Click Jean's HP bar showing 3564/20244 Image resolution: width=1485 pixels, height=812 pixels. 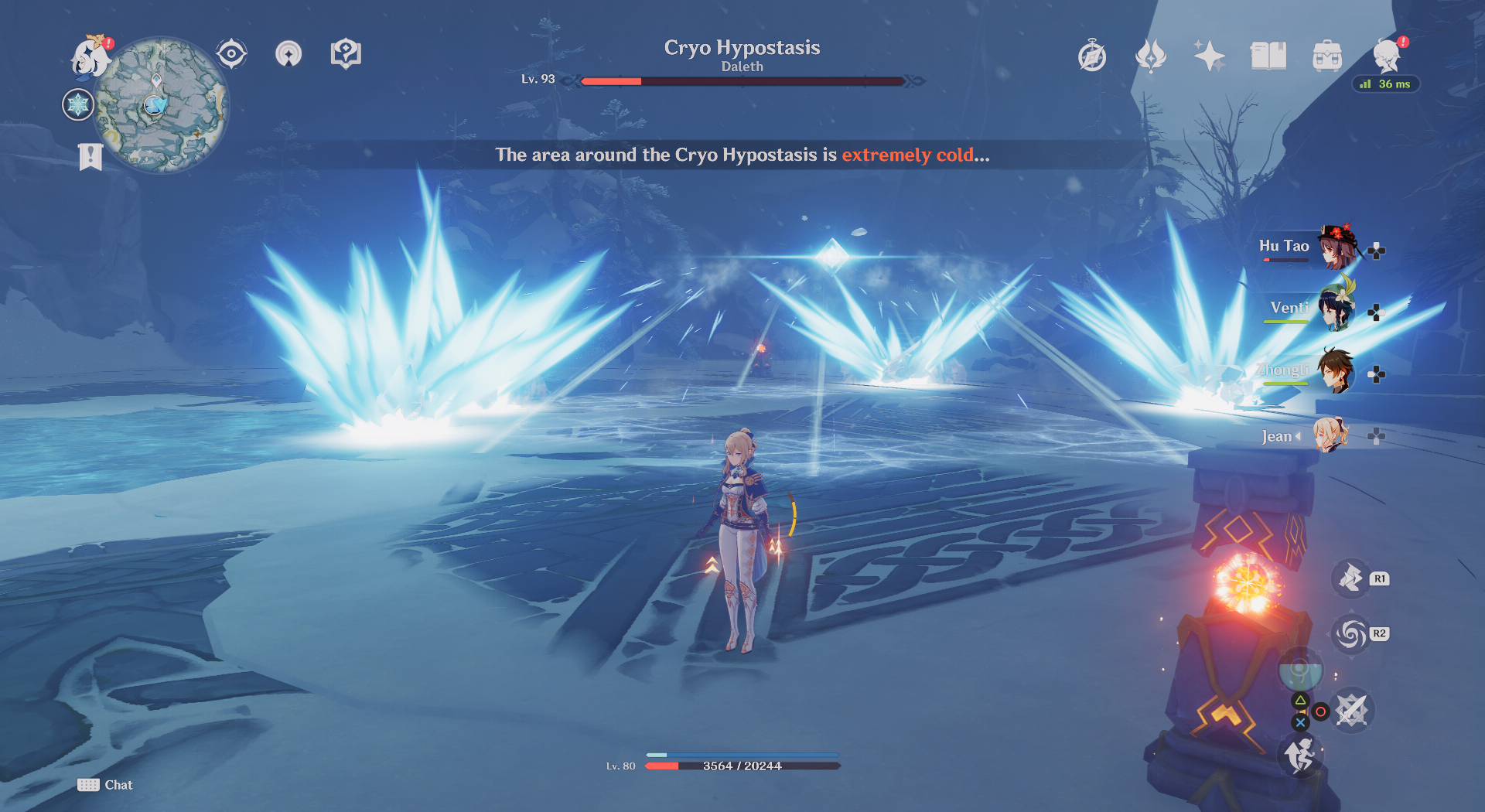pos(742,766)
